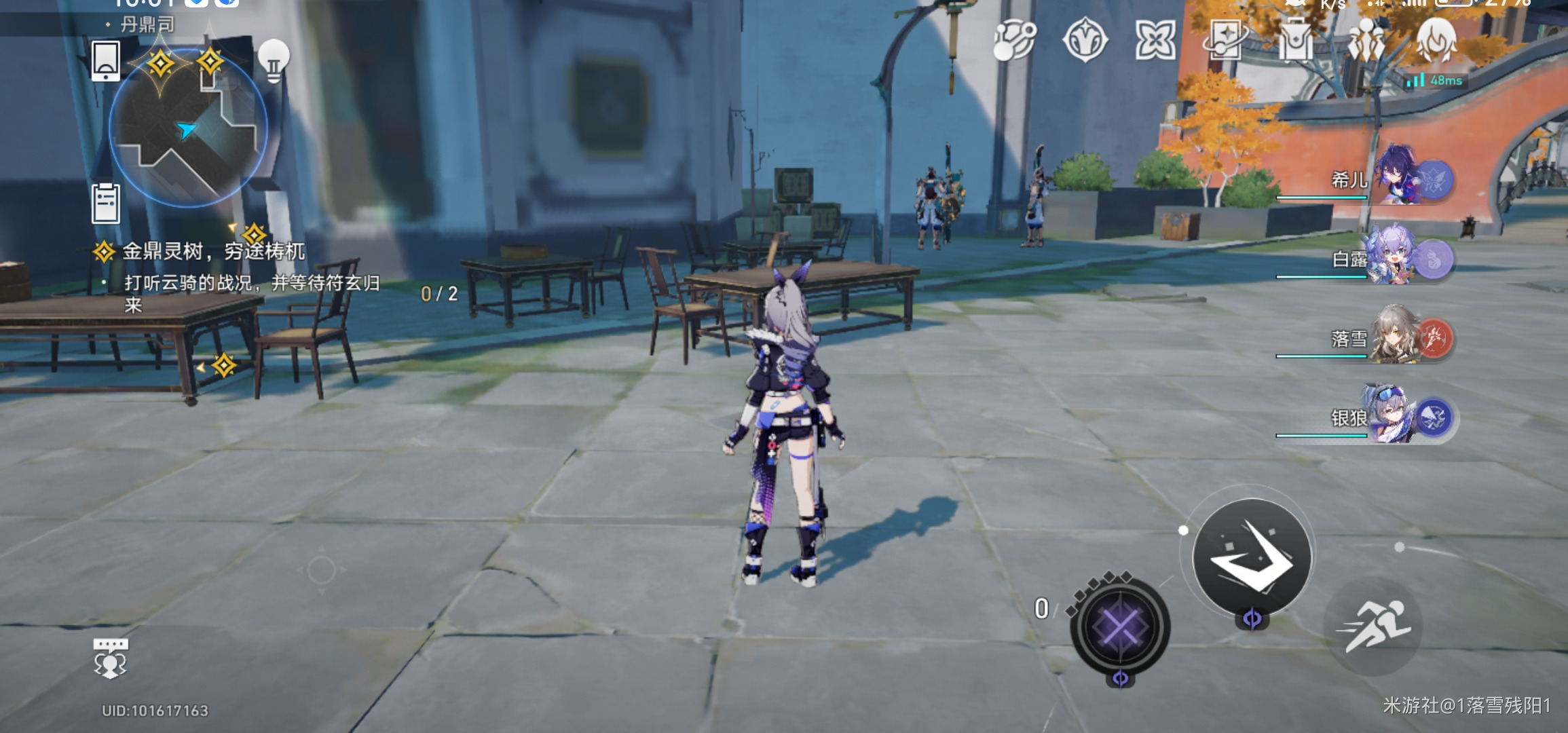Open the chat speech bubble icon
Image resolution: width=1568 pixels, height=733 pixels.
(111, 657)
